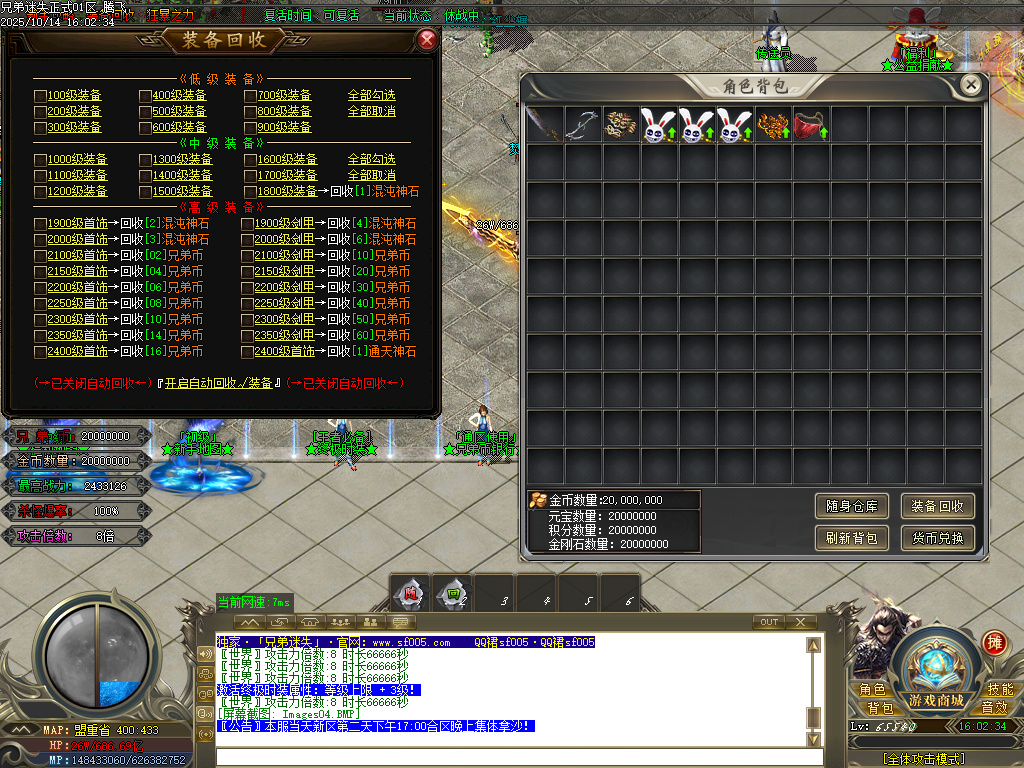Select the red pouch item in the bag
Screen dimensions: 1024x768
811,125
